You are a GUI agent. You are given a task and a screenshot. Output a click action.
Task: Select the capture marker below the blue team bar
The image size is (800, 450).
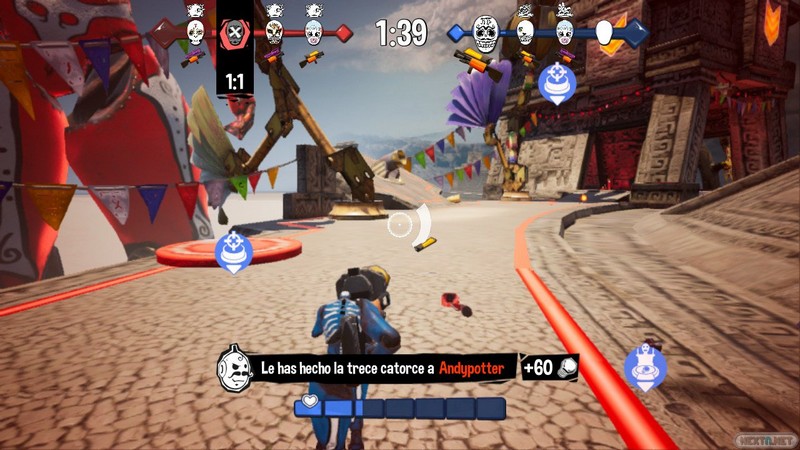555,83
